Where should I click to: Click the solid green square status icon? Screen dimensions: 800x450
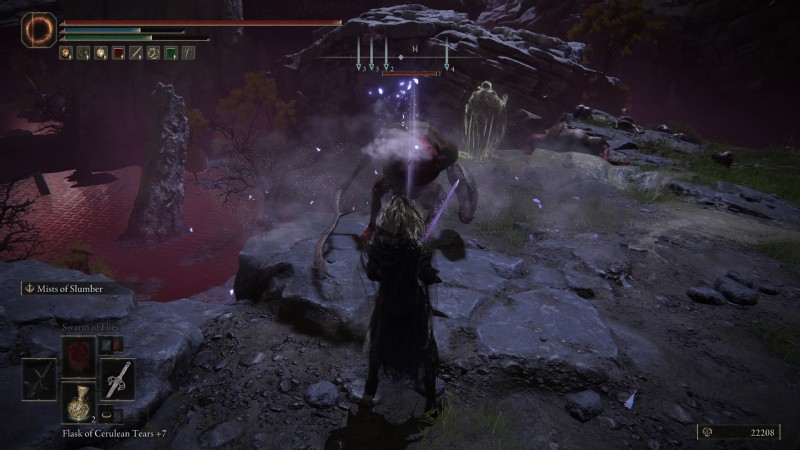point(170,52)
